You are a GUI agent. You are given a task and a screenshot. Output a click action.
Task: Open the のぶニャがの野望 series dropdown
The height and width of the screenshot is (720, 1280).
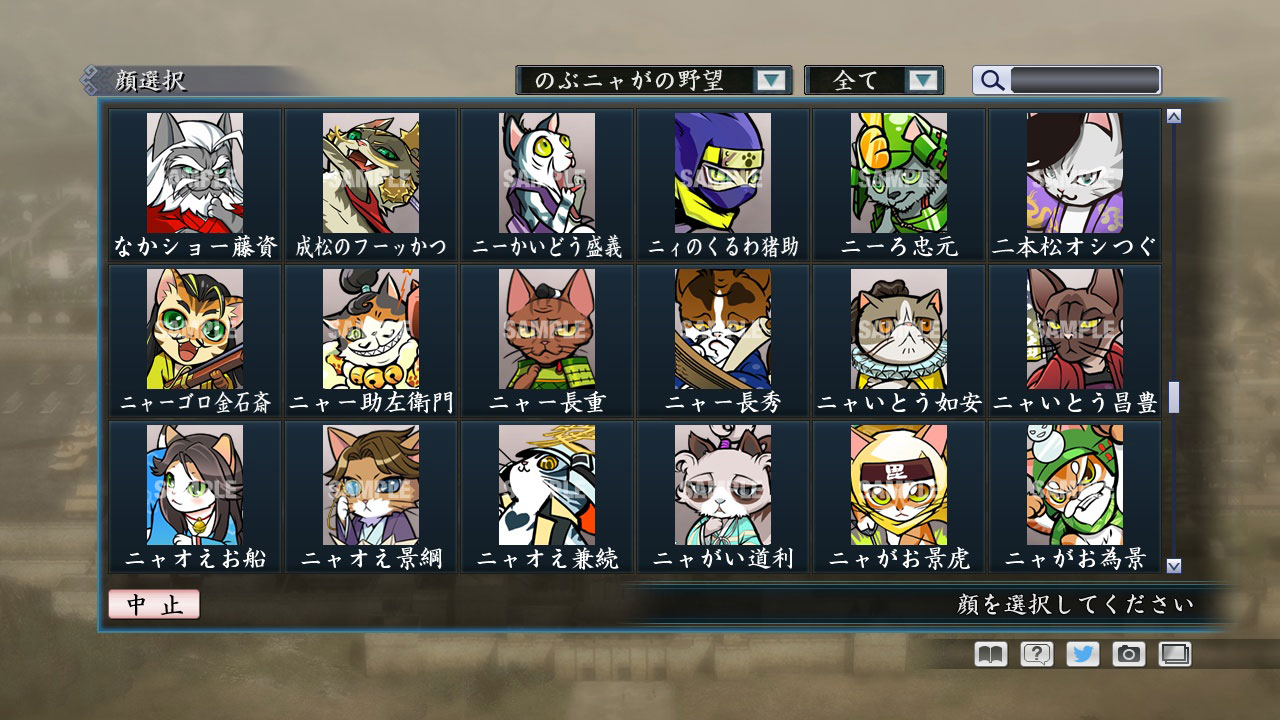click(650, 81)
